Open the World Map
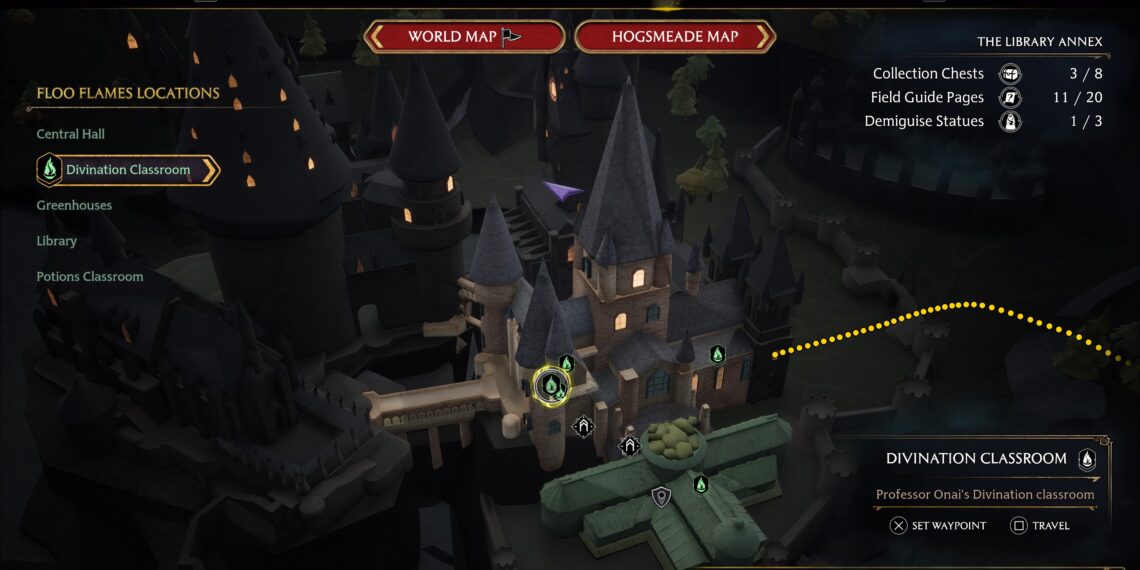Viewport: 1140px width, 570px height. (464, 37)
